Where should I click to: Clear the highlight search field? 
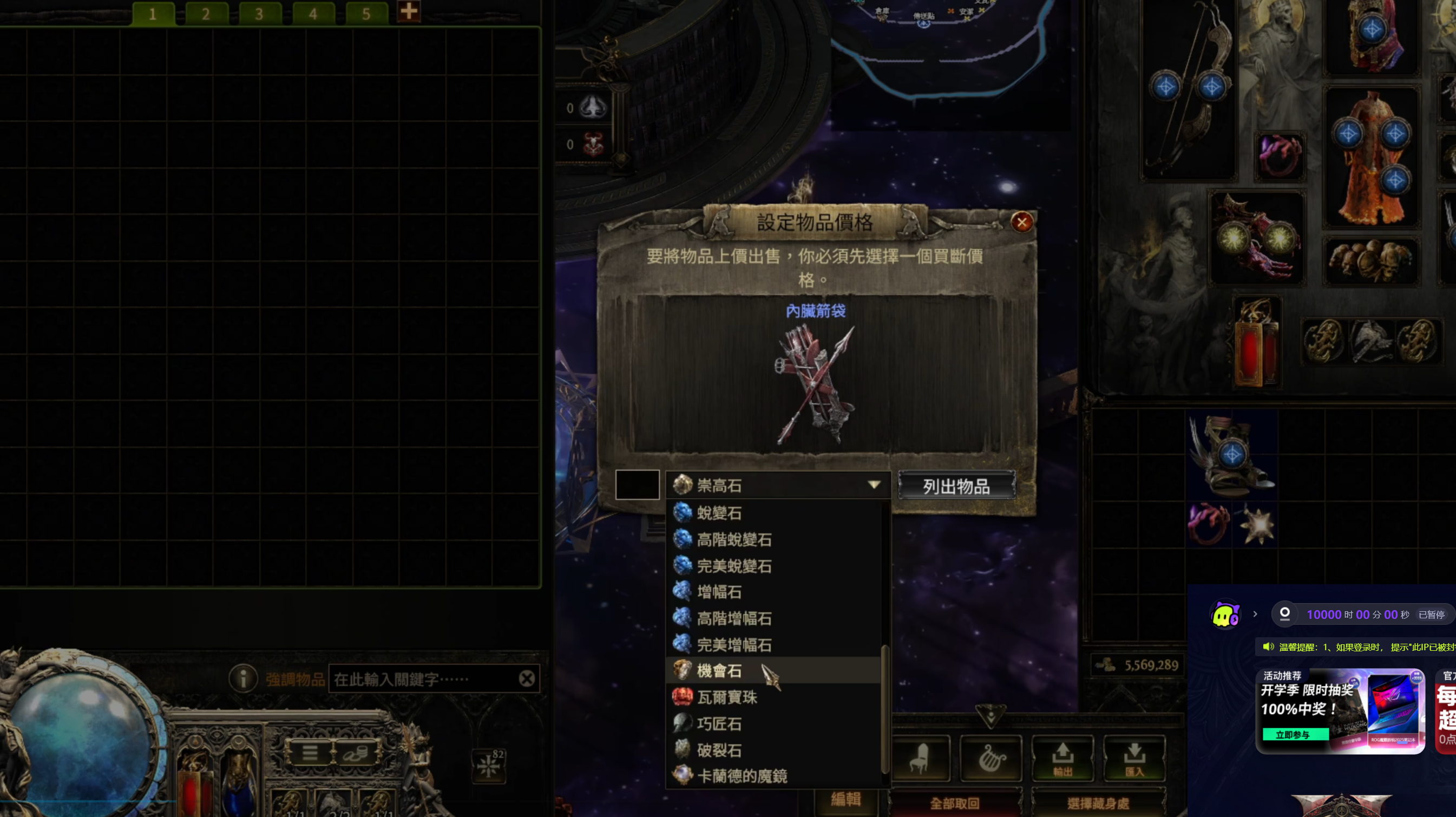point(527,678)
